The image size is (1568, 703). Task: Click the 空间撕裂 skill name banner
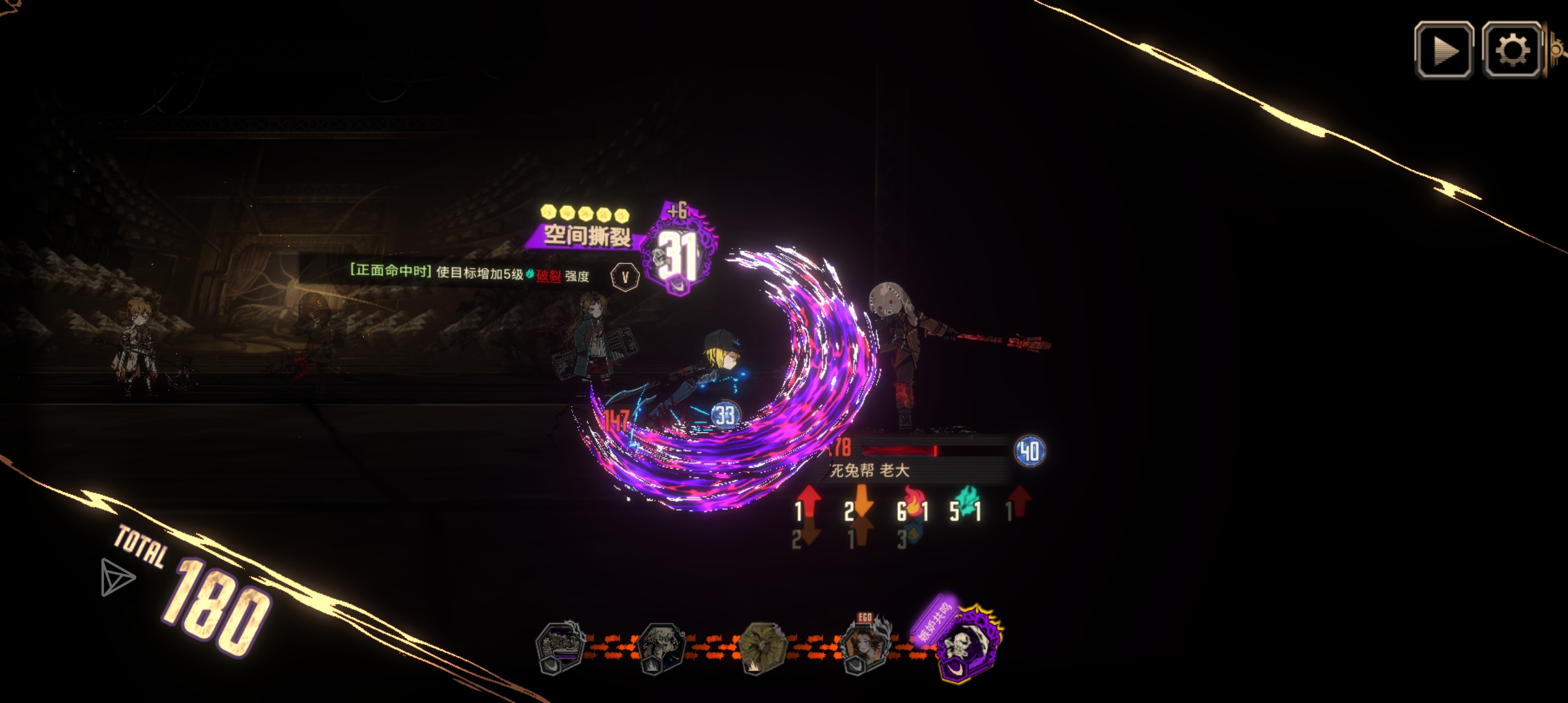pyautogui.click(x=586, y=235)
